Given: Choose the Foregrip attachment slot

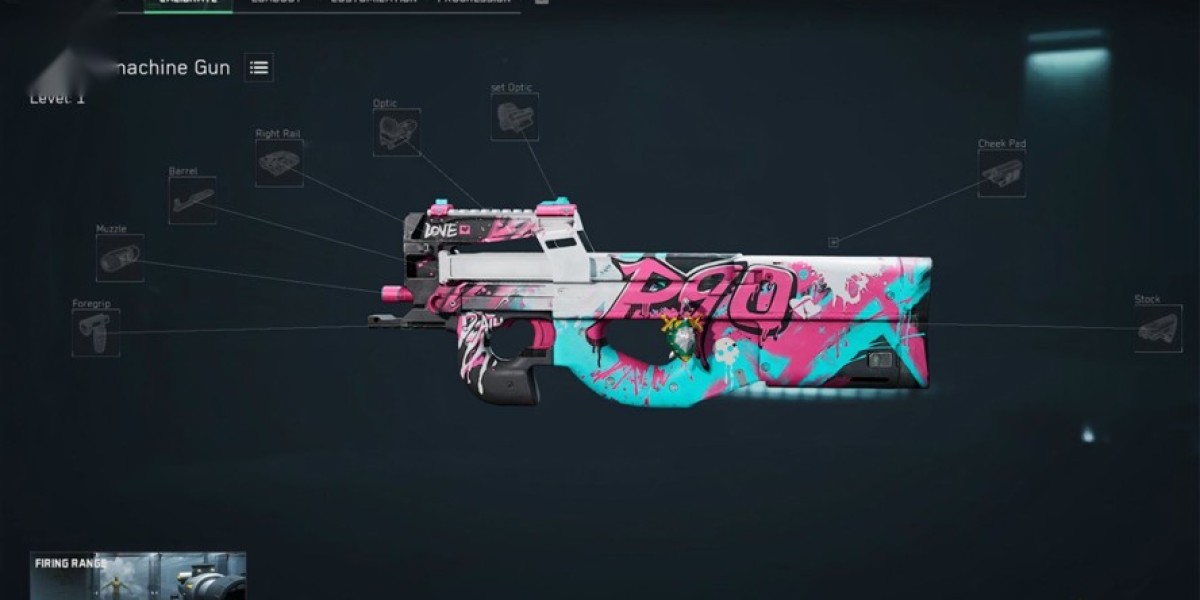Looking at the screenshot, I should coord(96,332).
